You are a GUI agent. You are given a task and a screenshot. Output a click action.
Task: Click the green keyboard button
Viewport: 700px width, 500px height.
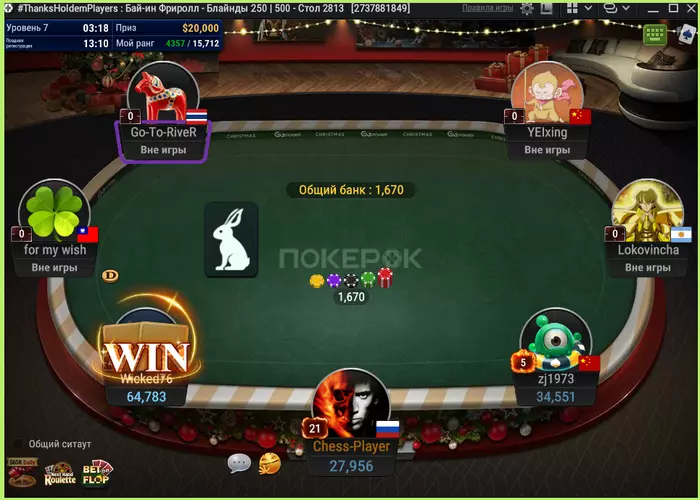pyautogui.click(x=655, y=34)
